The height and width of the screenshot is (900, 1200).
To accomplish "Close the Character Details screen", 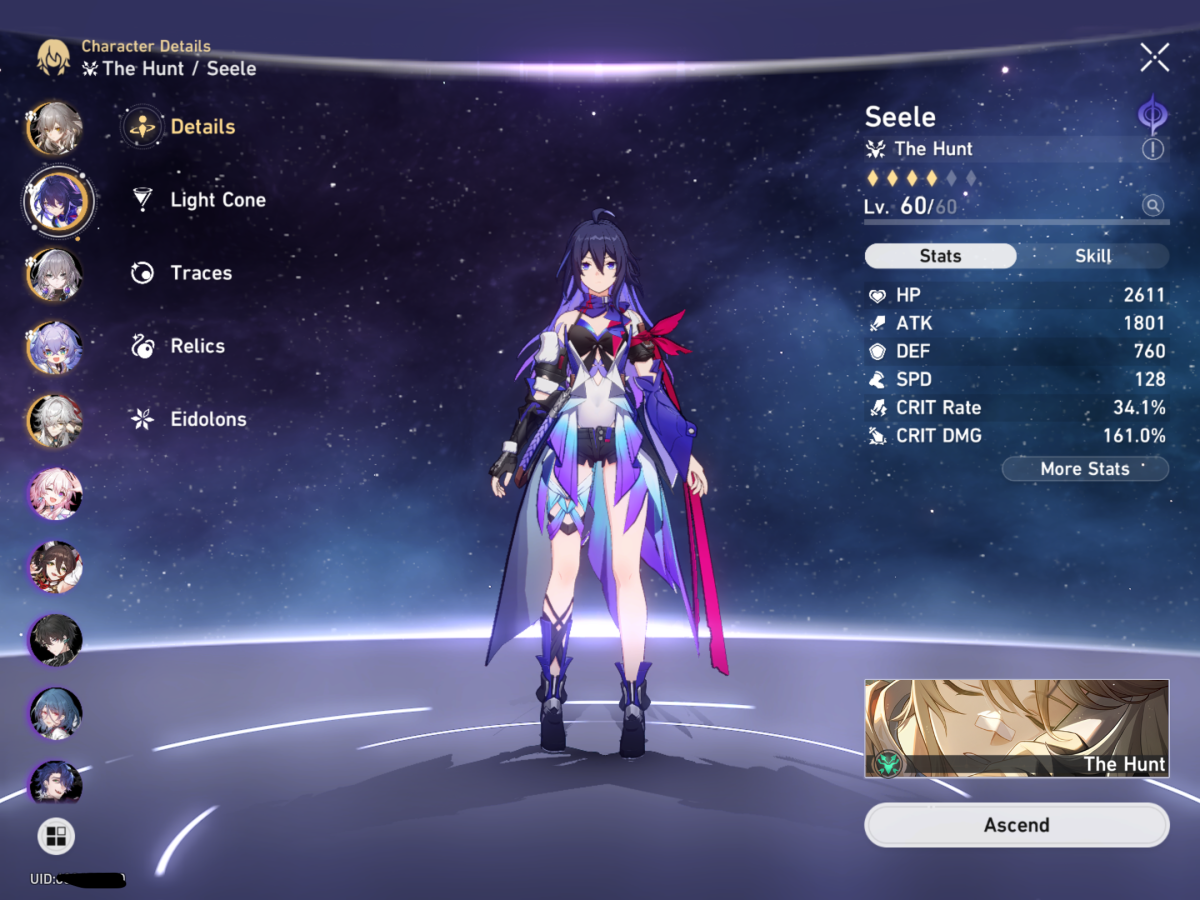I will (x=1154, y=58).
